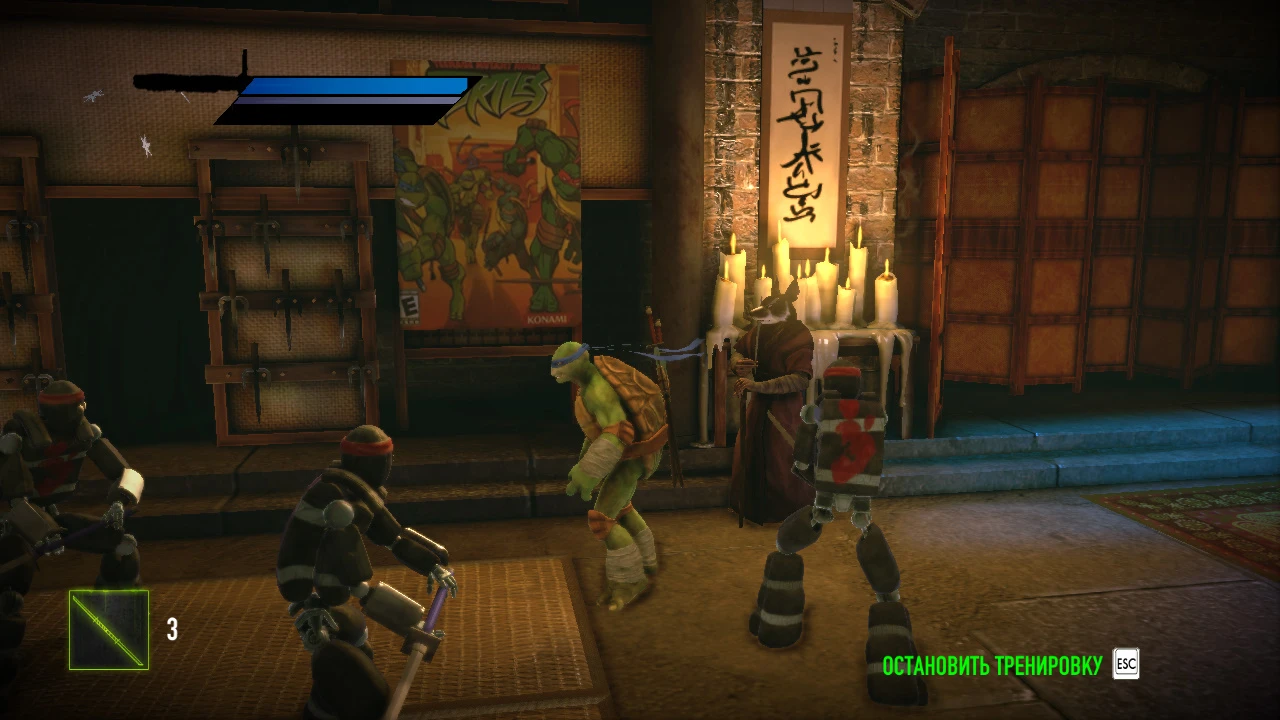Click the ESC key icon
The height and width of the screenshot is (720, 1280).
coord(1126,663)
